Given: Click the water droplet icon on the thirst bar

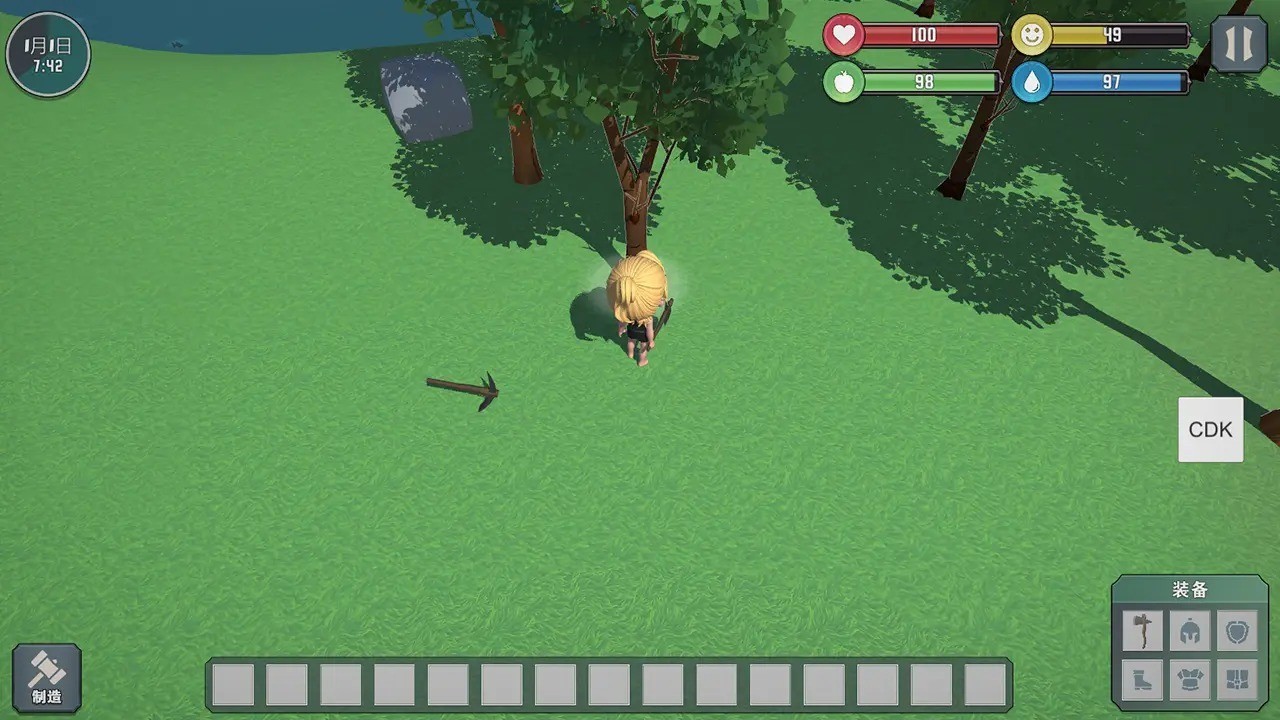Looking at the screenshot, I should (x=1032, y=82).
